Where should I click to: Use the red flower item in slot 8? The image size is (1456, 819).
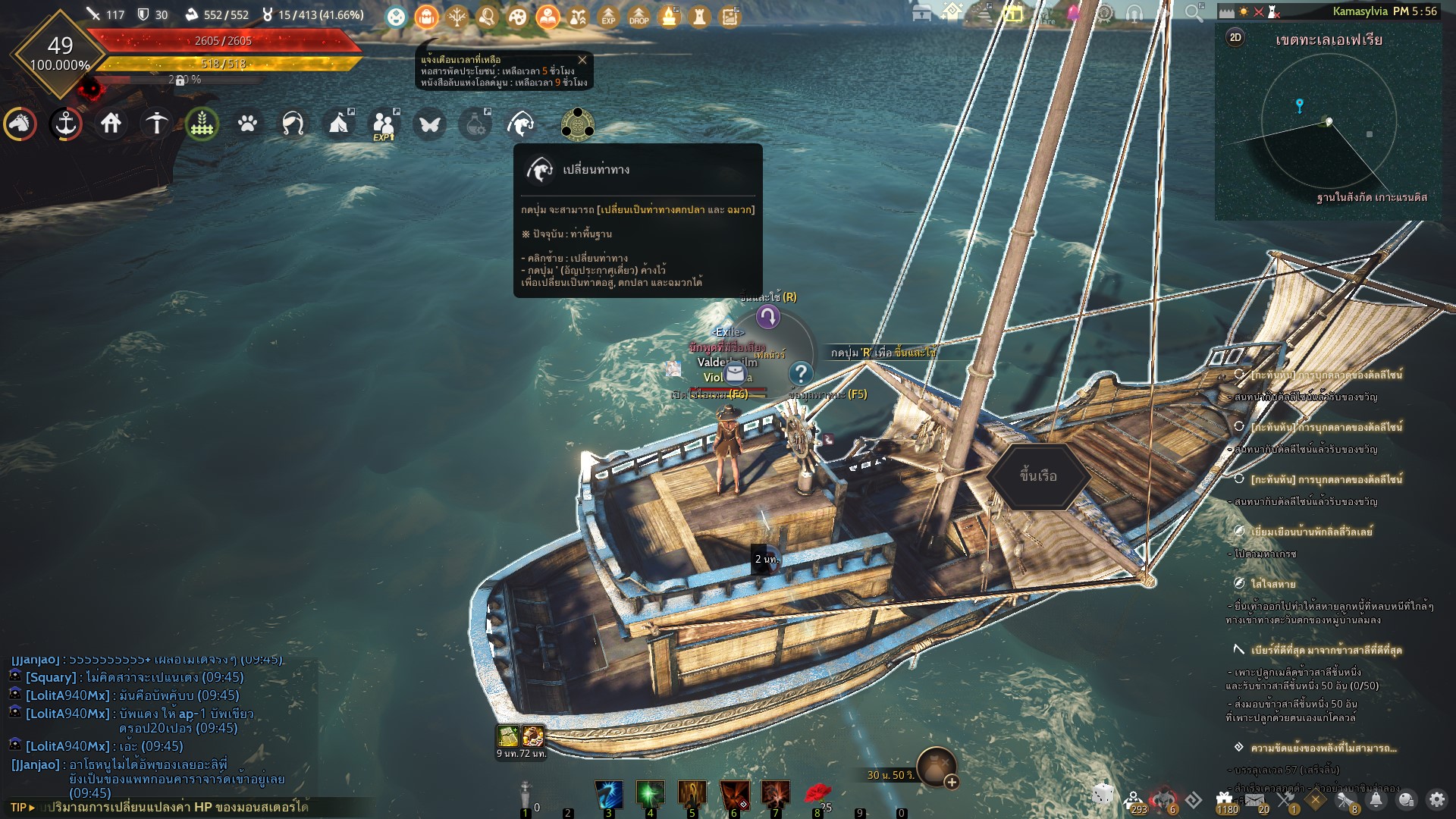point(817,794)
